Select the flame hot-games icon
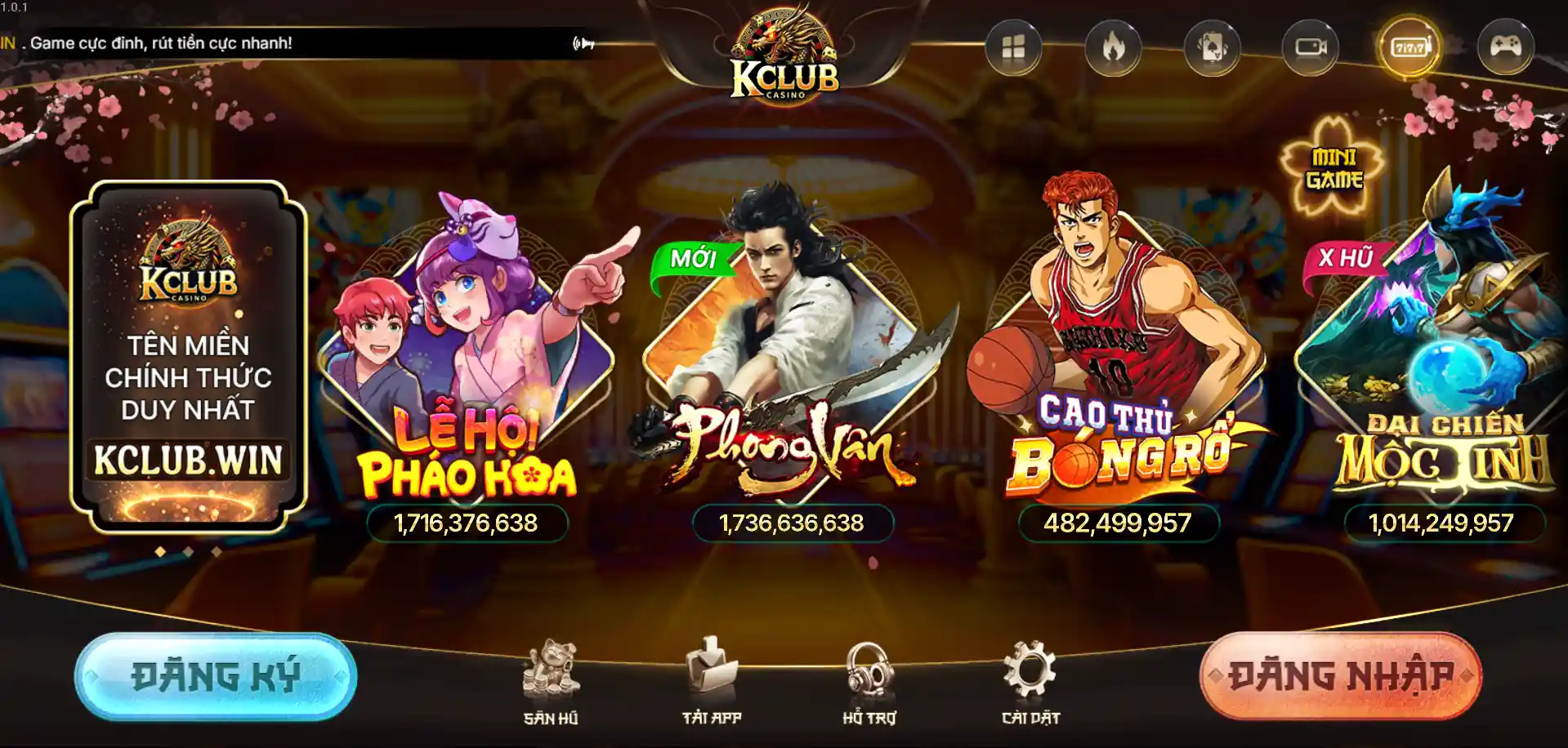This screenshot has width=1568, height=748. (x=1112, y=48)
